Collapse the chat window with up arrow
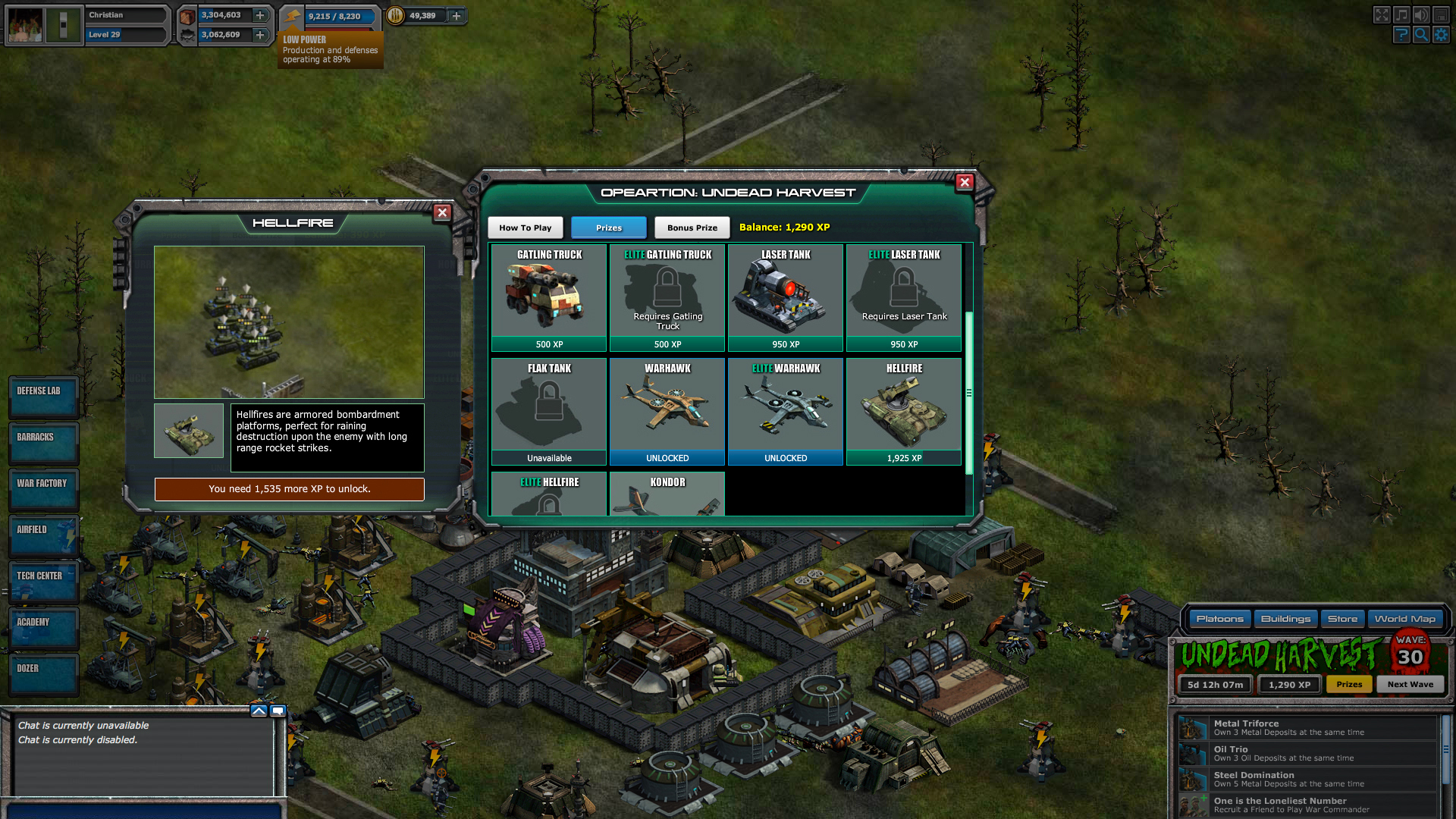 (x=259, y=711)
